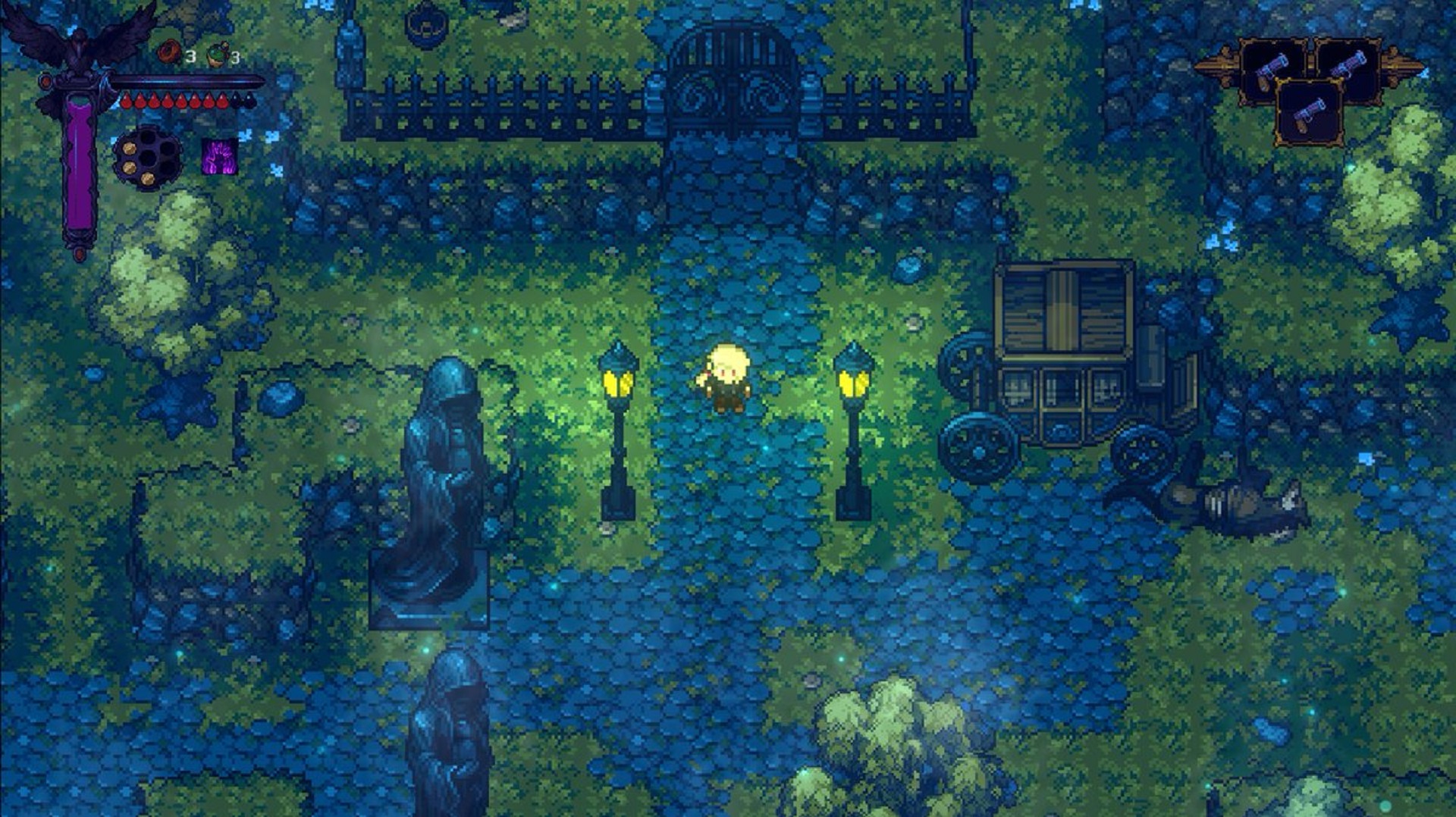Select the green apple potion icon

[x=216, y=54]
